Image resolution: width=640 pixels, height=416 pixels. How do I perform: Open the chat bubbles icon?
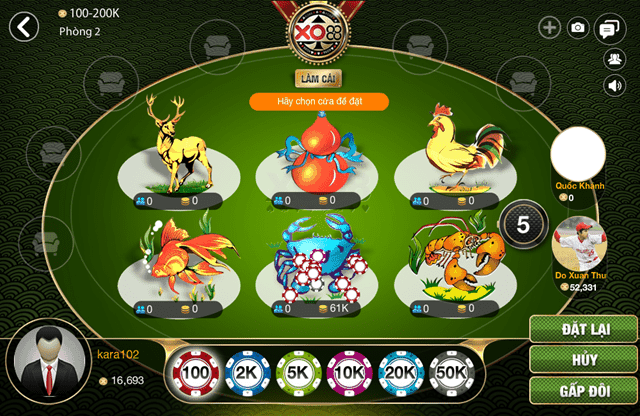pyautogui.click(x=607, y=29)
